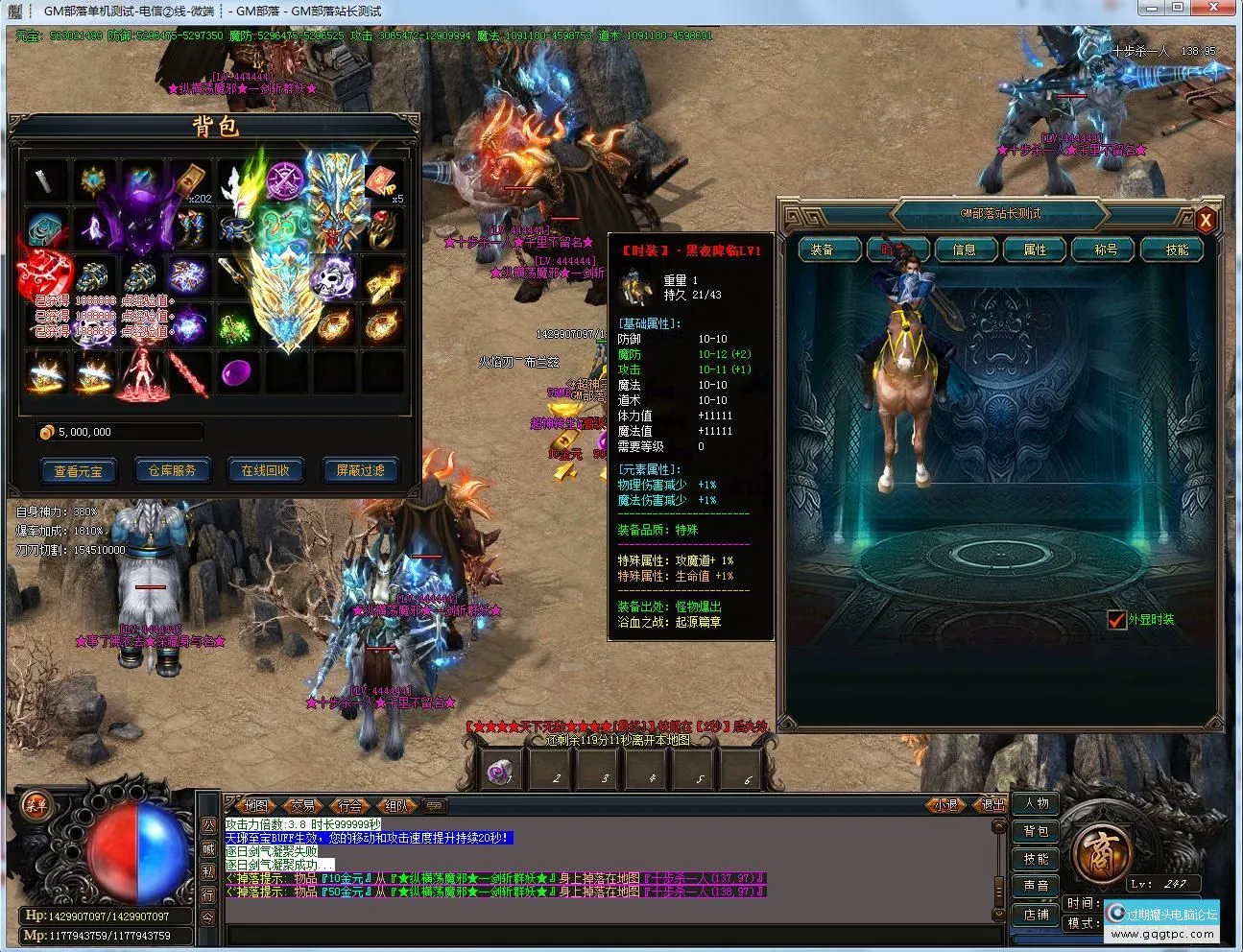Image resolution: width=1243 pixels, height=952 pixels.
Task: Toggle the 外显时装 checkbox
Action: click(1116, 620)
